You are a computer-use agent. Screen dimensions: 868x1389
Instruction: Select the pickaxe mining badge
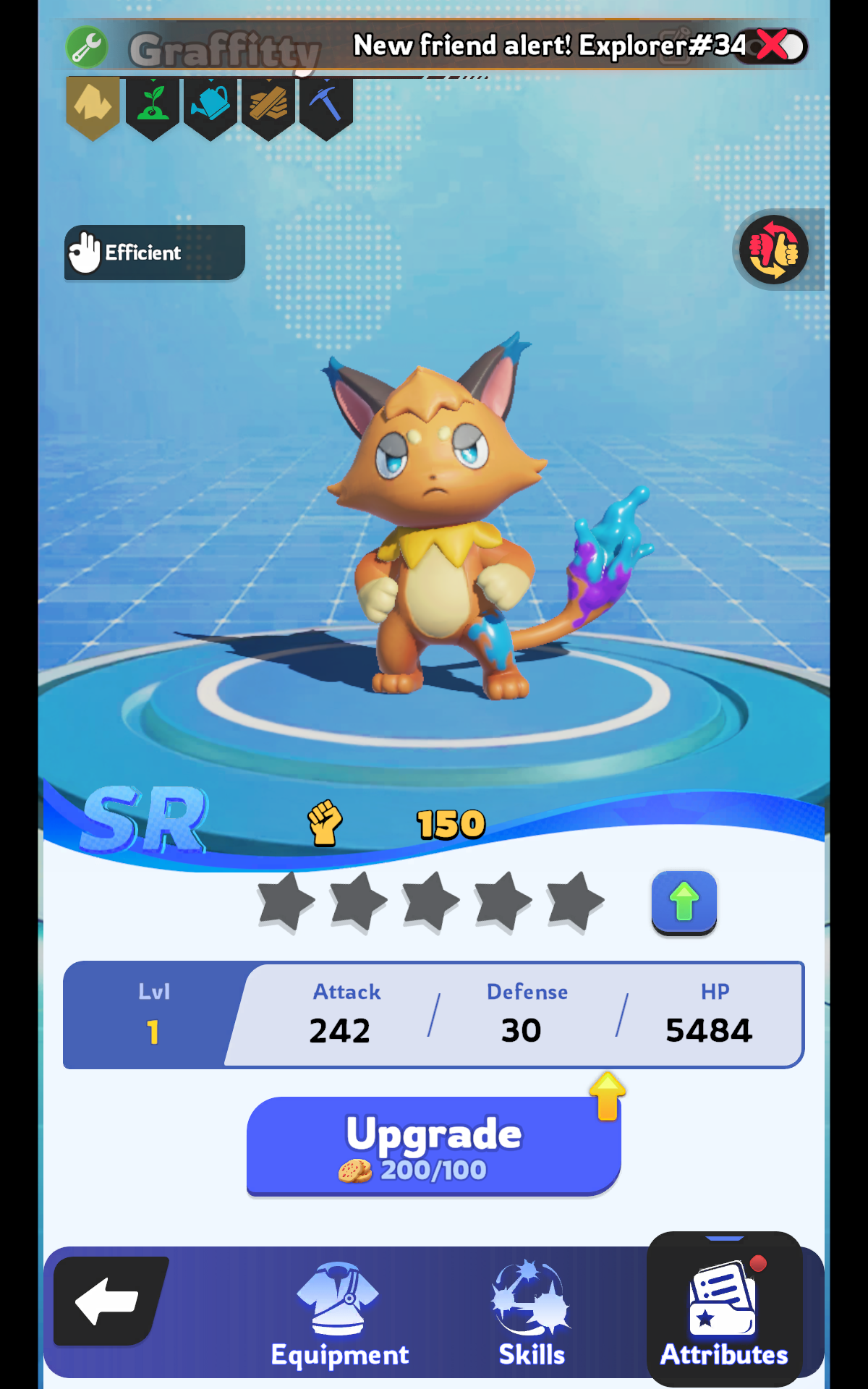326,106
